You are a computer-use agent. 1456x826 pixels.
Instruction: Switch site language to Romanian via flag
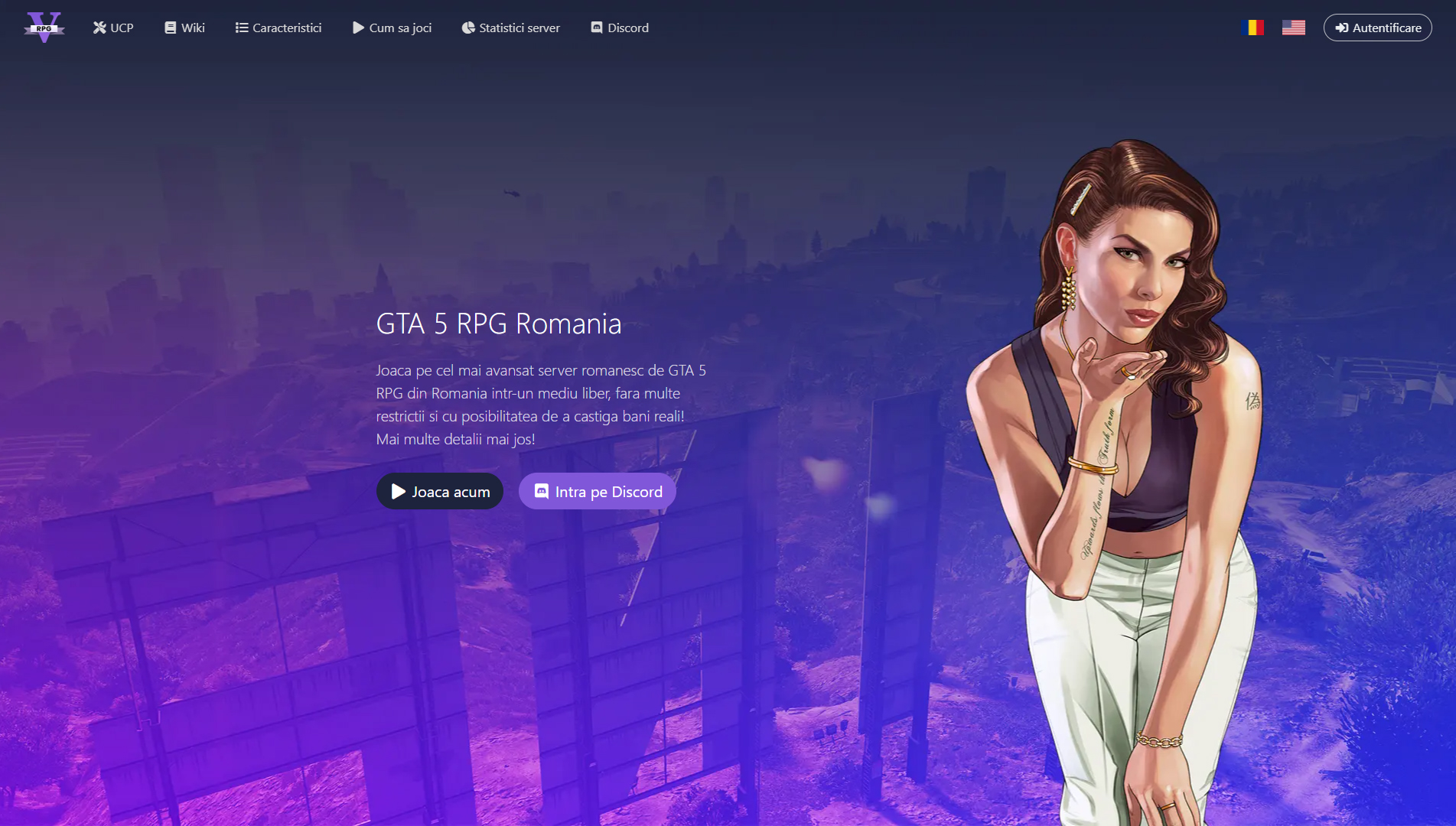[x=1252, y=26]
